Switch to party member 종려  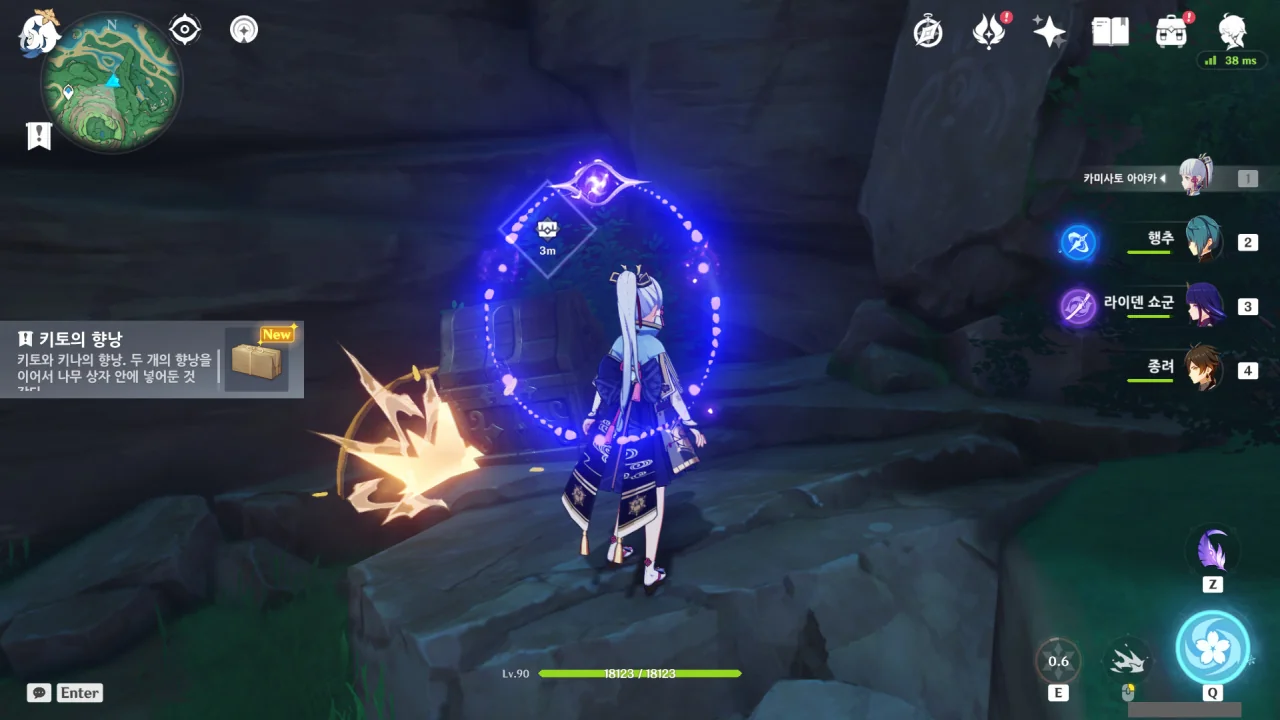point(1203,369)
